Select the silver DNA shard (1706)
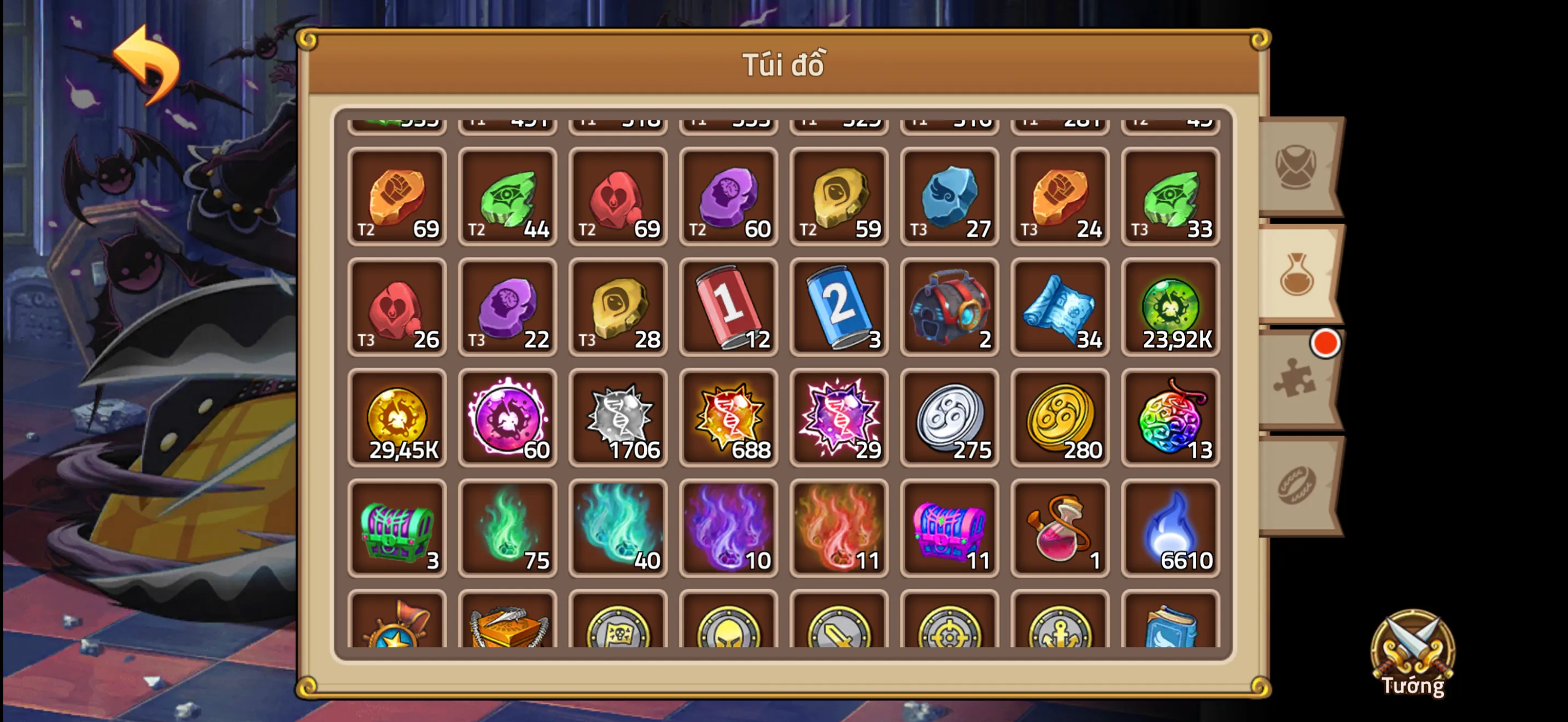 click(618, 417)
